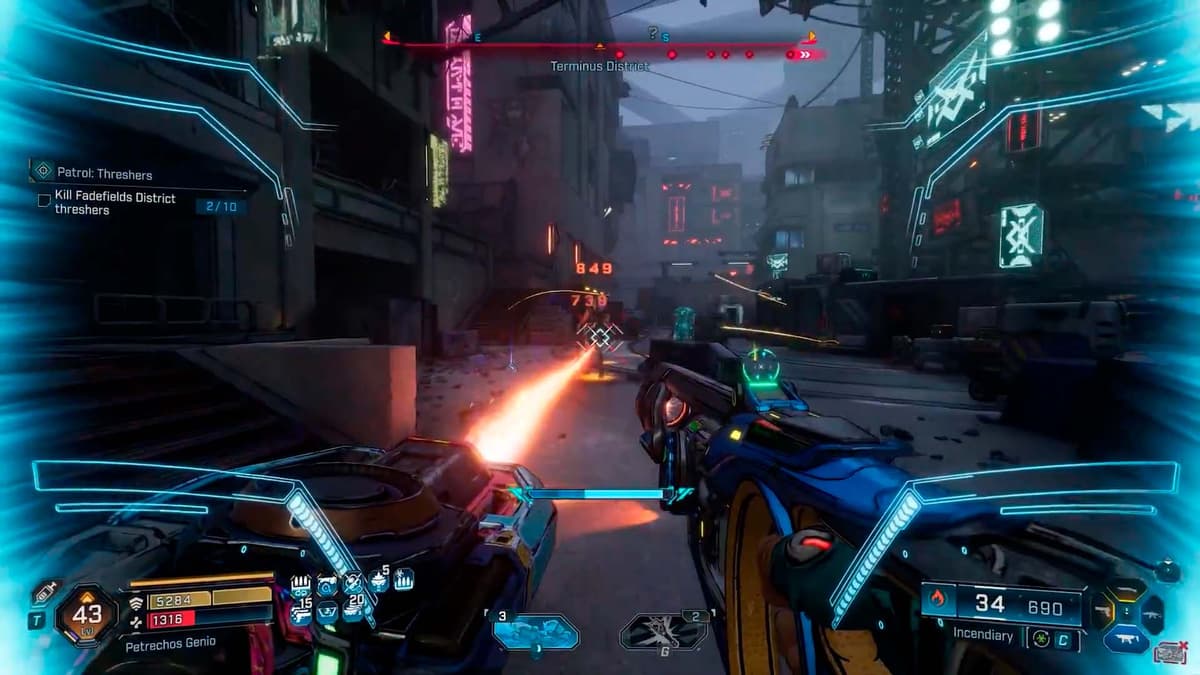The width and height of the screenshot is (1200, 675).
Task: Activate the blue action skill slot
Action: coord(536,631)
